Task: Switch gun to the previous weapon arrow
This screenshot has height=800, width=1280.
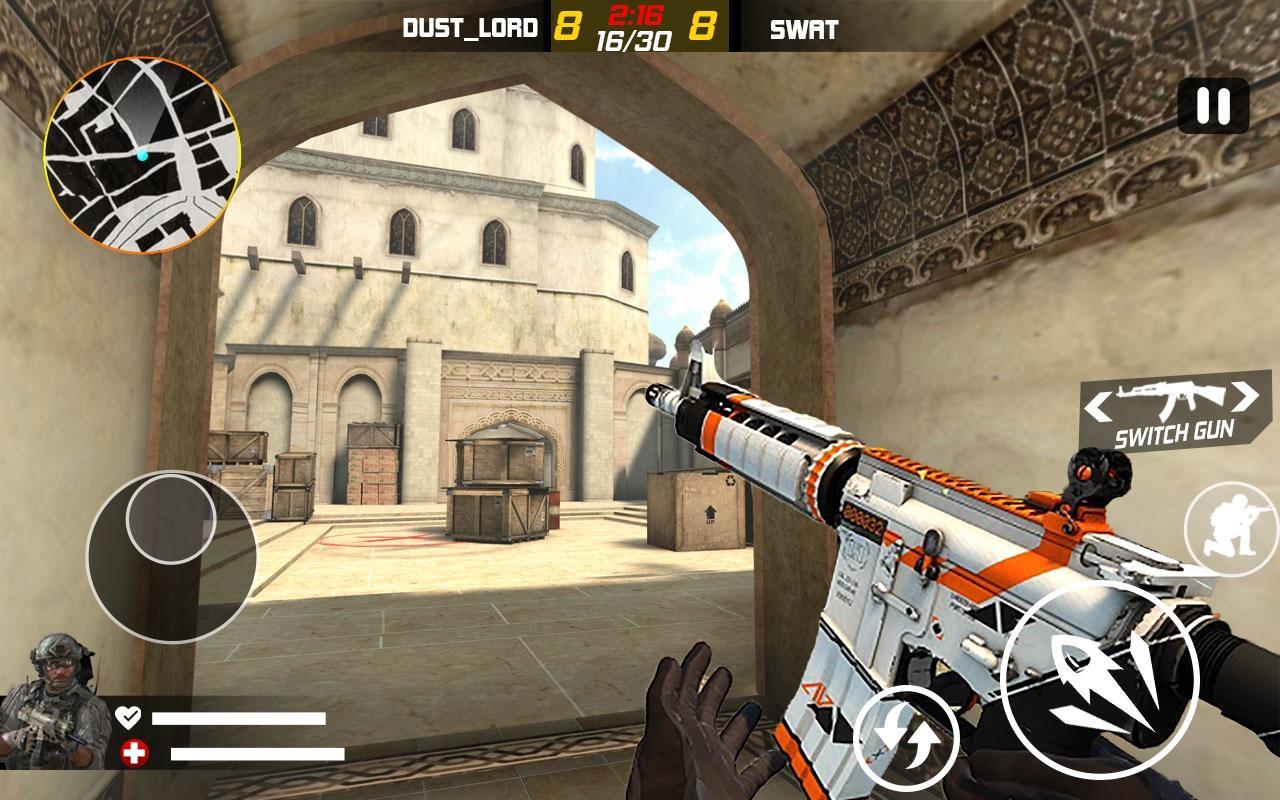Action: pos(1098,407)
